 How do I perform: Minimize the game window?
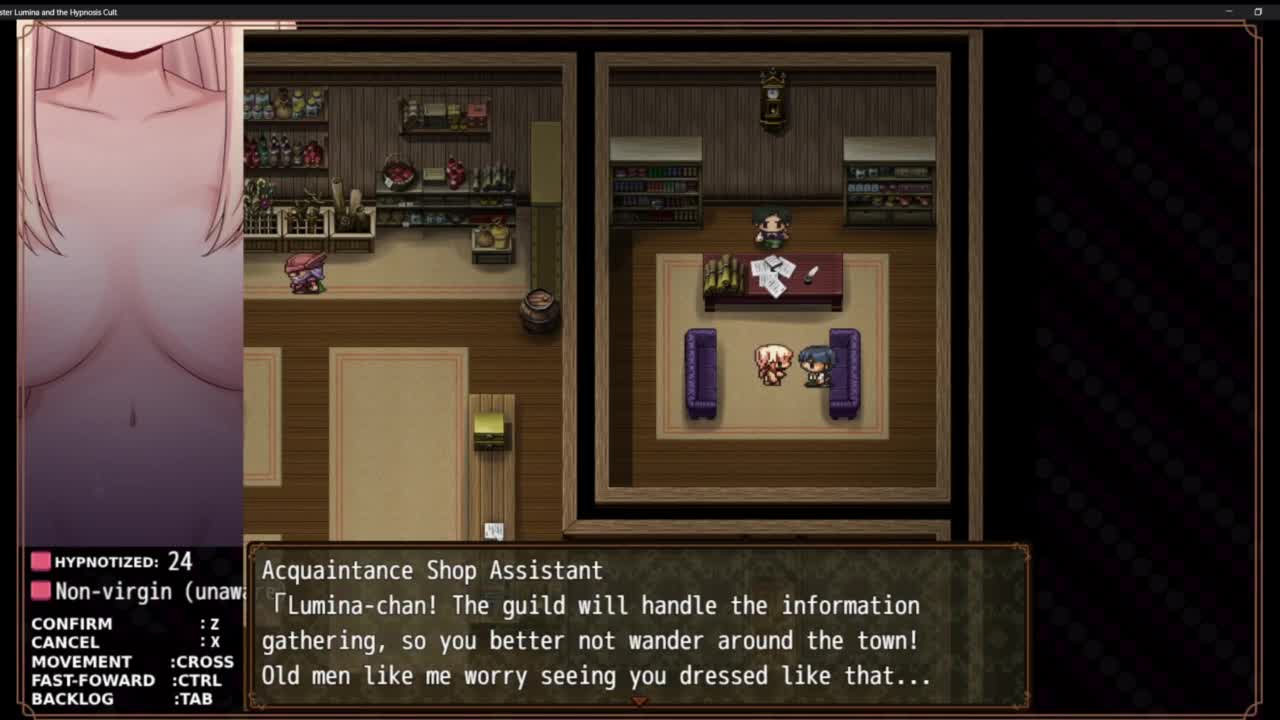1229,12
